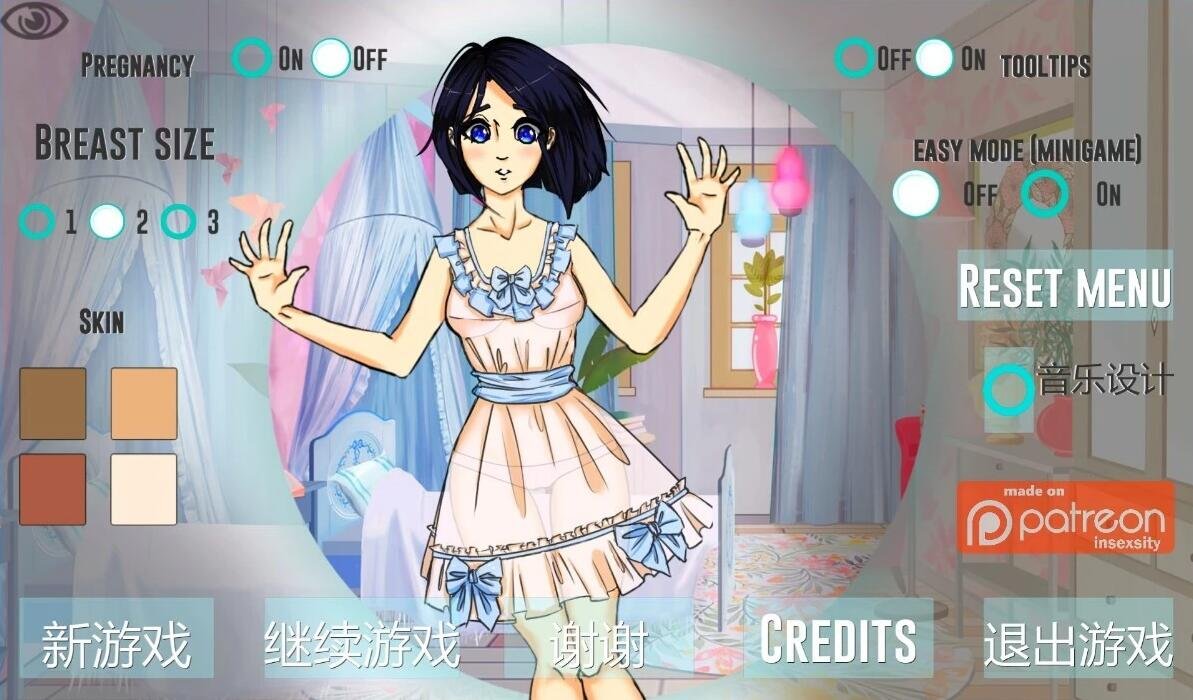Image resolution: width=1193 pixels, height=700 pixels.
Task: Select the pale cream skin swatch
Action: tap(144, 489)
